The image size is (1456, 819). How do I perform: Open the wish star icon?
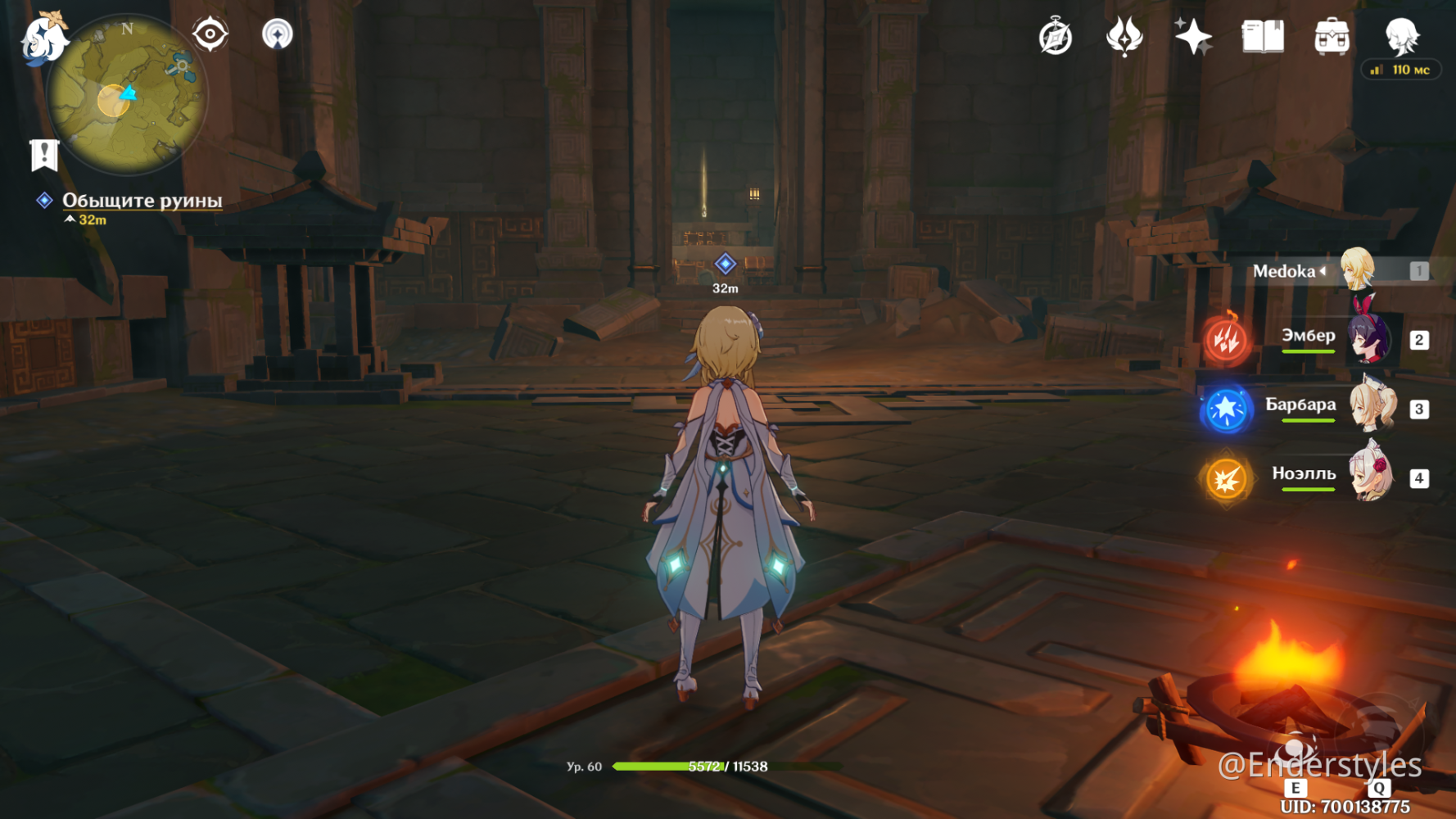[x=1193, y=37]
